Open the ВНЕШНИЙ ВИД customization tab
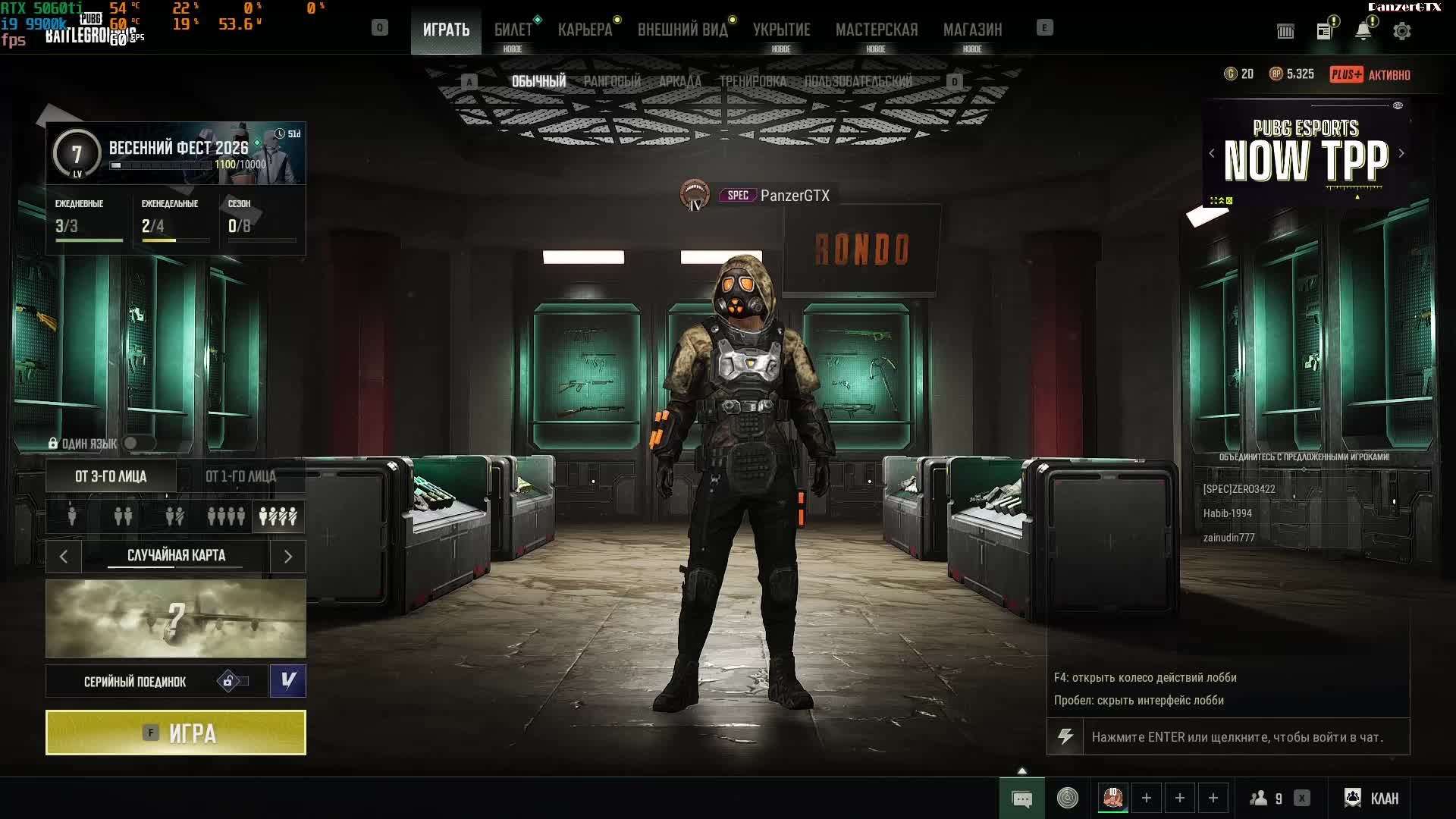 [x=682, y=30]
